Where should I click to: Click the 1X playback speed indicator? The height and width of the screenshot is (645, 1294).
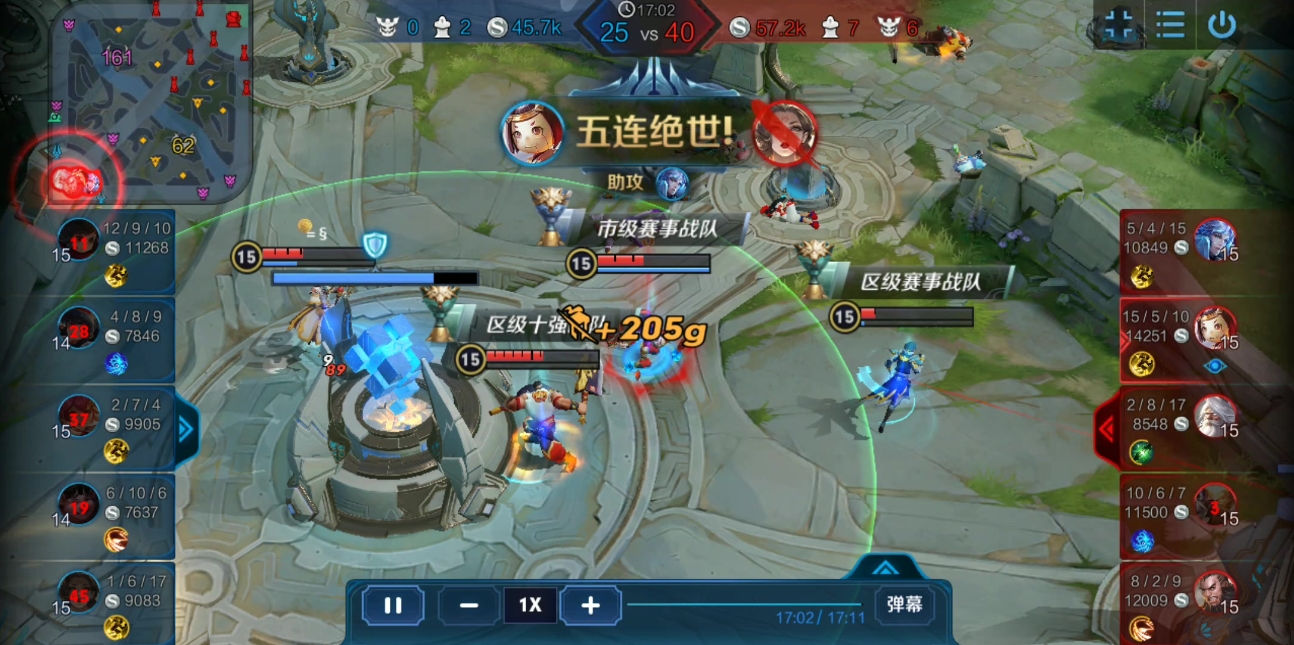tap(530, 605)
